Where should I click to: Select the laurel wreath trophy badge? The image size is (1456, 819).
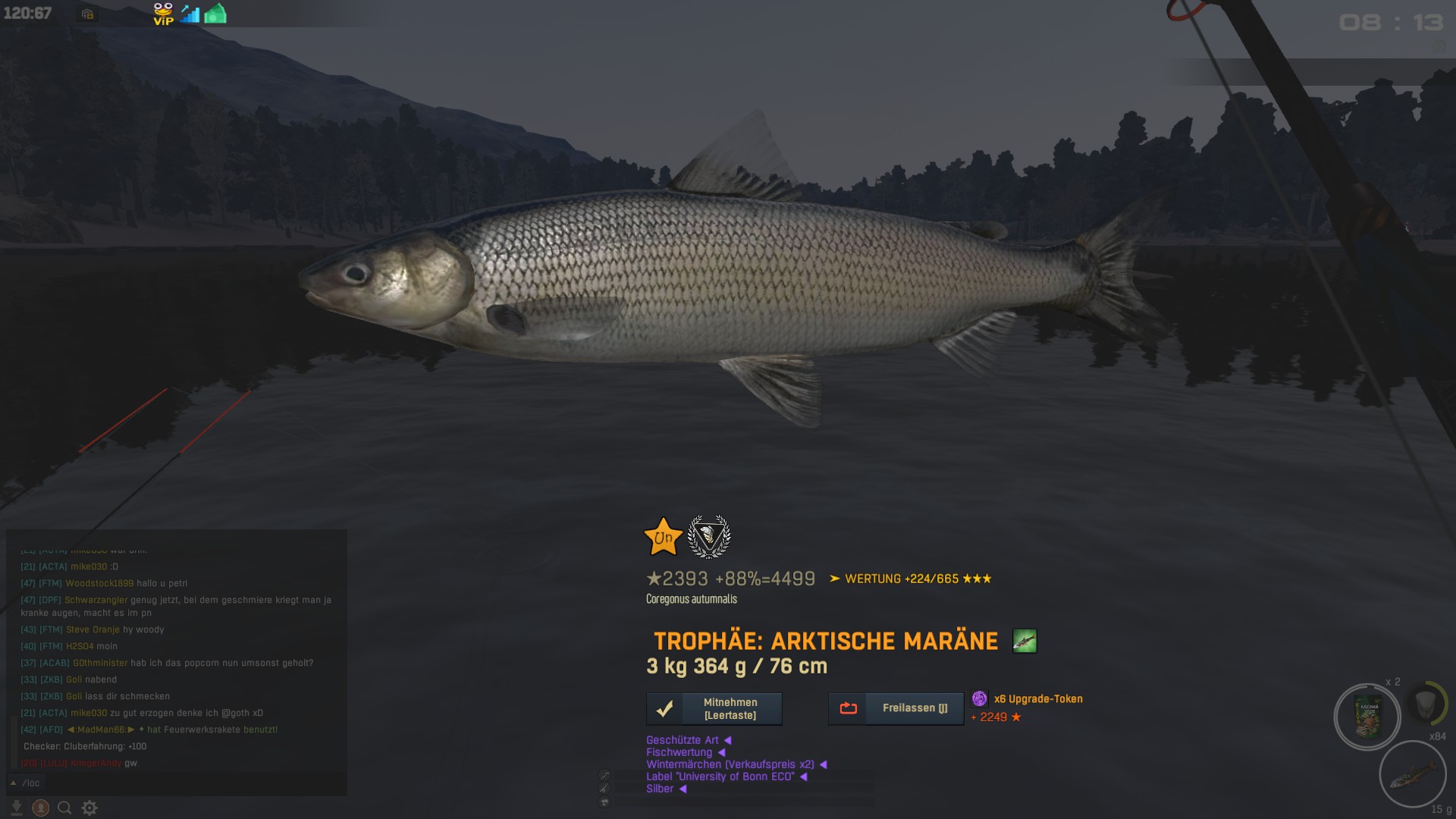pyautogui.click(x=708, y=536)
